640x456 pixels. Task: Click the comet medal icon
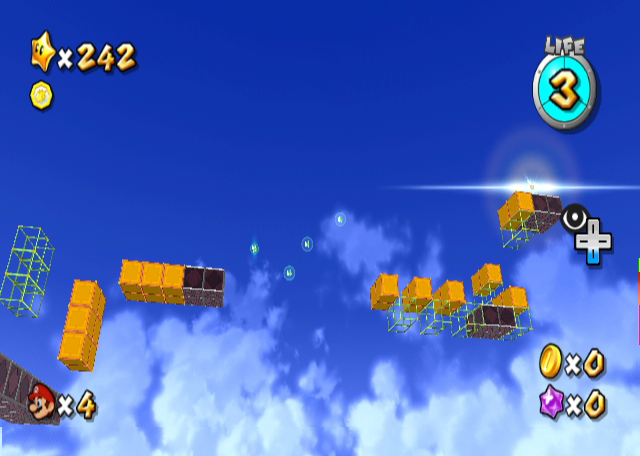pyautogui.click(x=42, y=95)
